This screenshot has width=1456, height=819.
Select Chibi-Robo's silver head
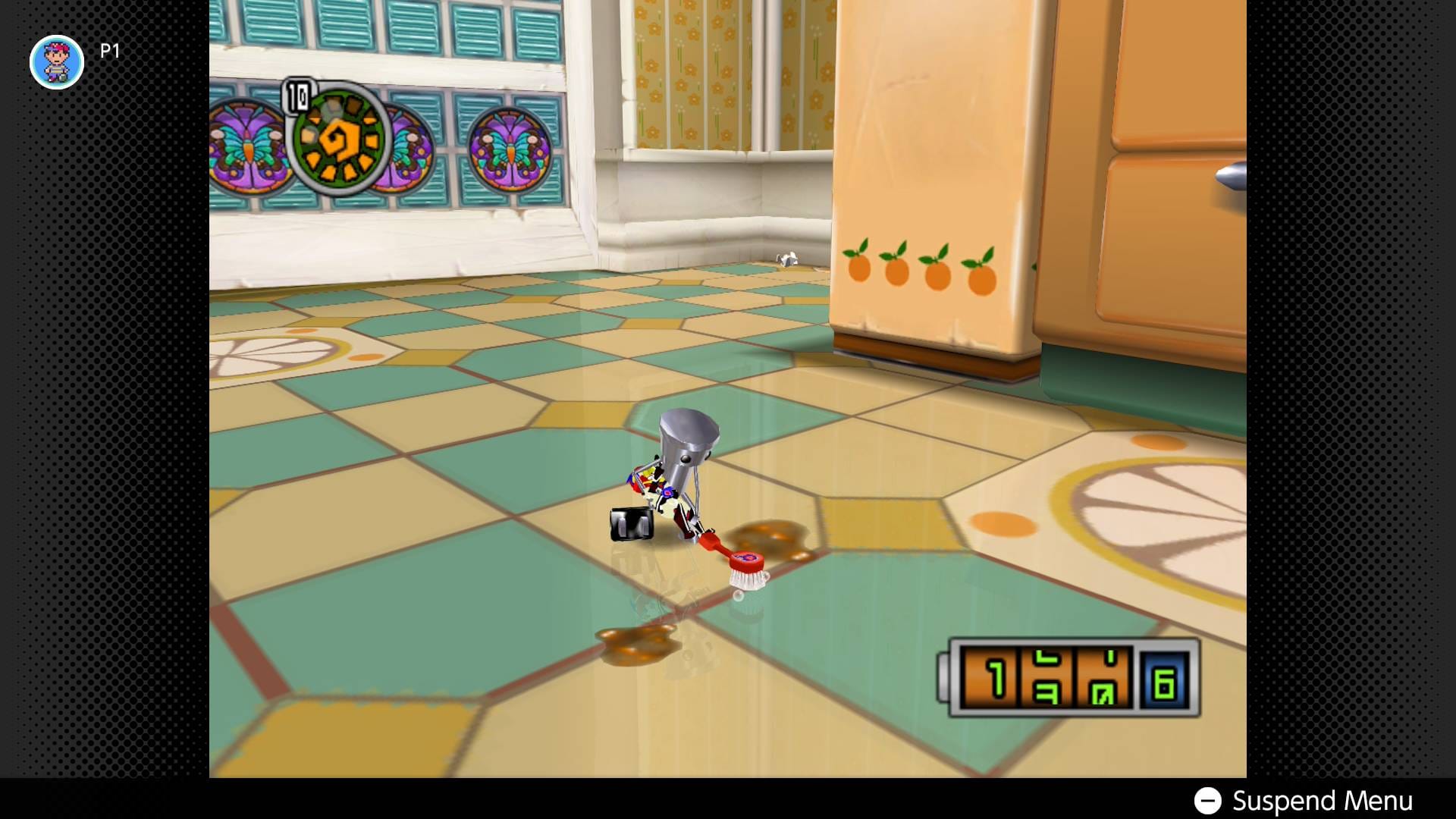(x=690, y=438)
